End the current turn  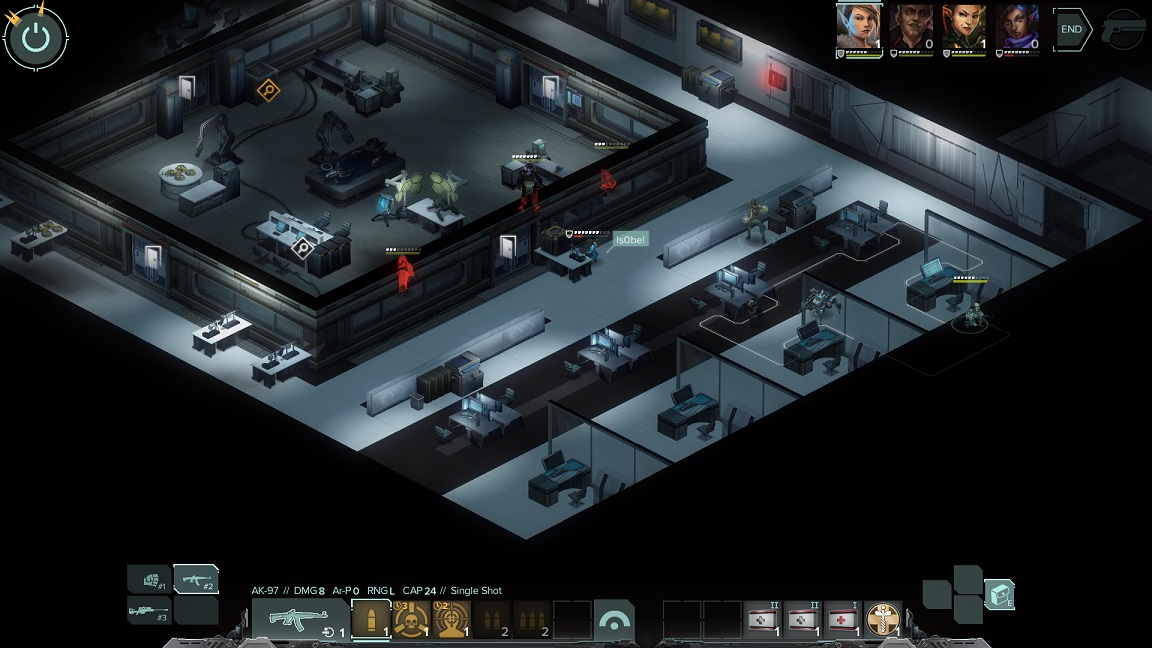click(1071, 30)
